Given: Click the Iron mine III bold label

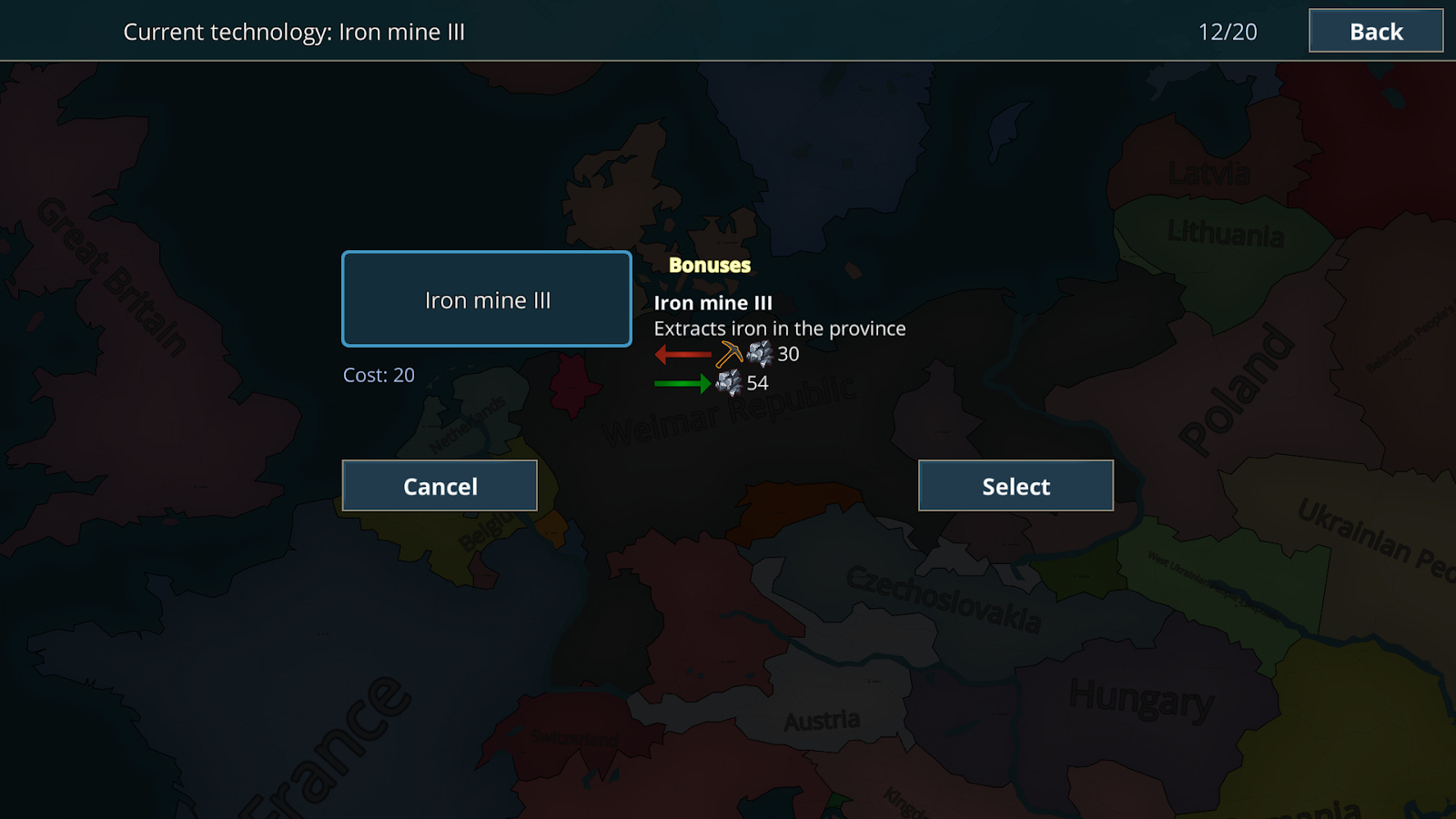Looking at the screenshot, I should coord(714,302).
